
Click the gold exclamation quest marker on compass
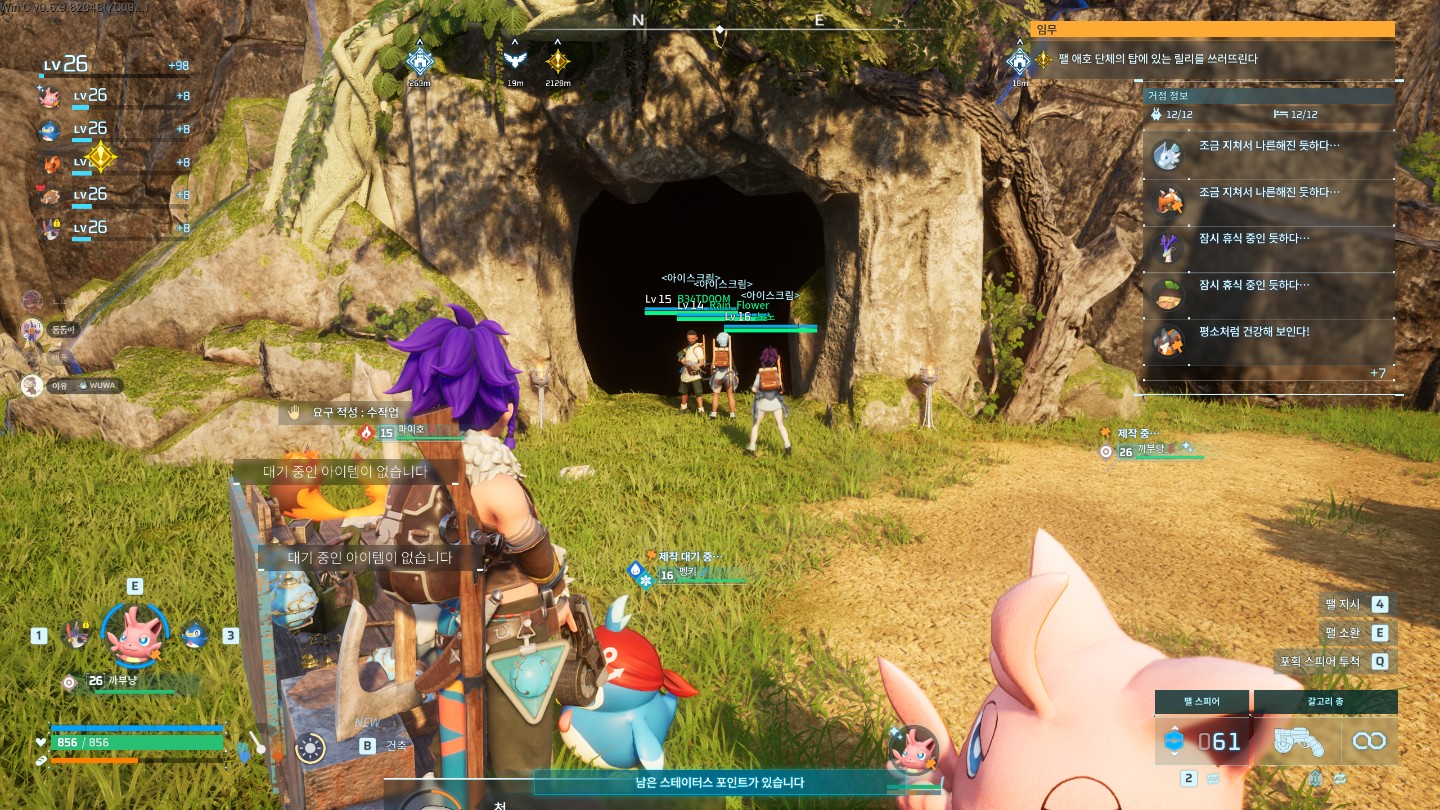click(x=558, y=62)
